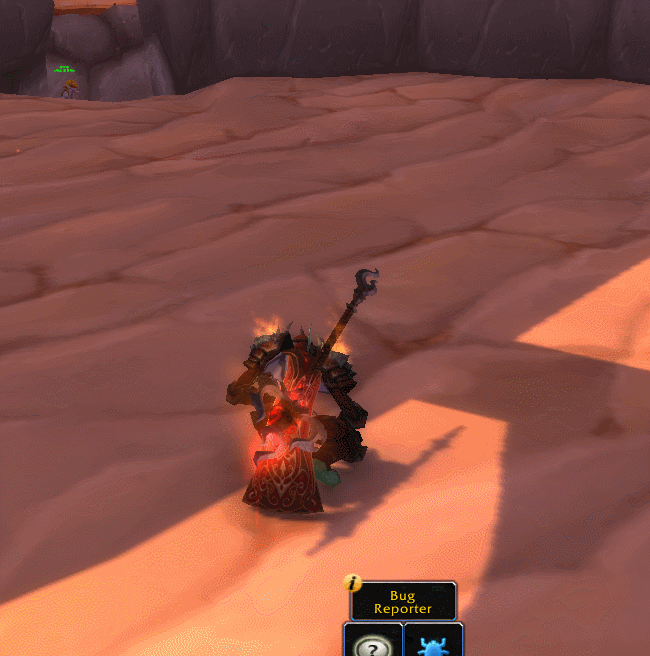The width and height of the screenshot is (650, 656).
Task: Click the question mark help button
Action: click(373, 643)
